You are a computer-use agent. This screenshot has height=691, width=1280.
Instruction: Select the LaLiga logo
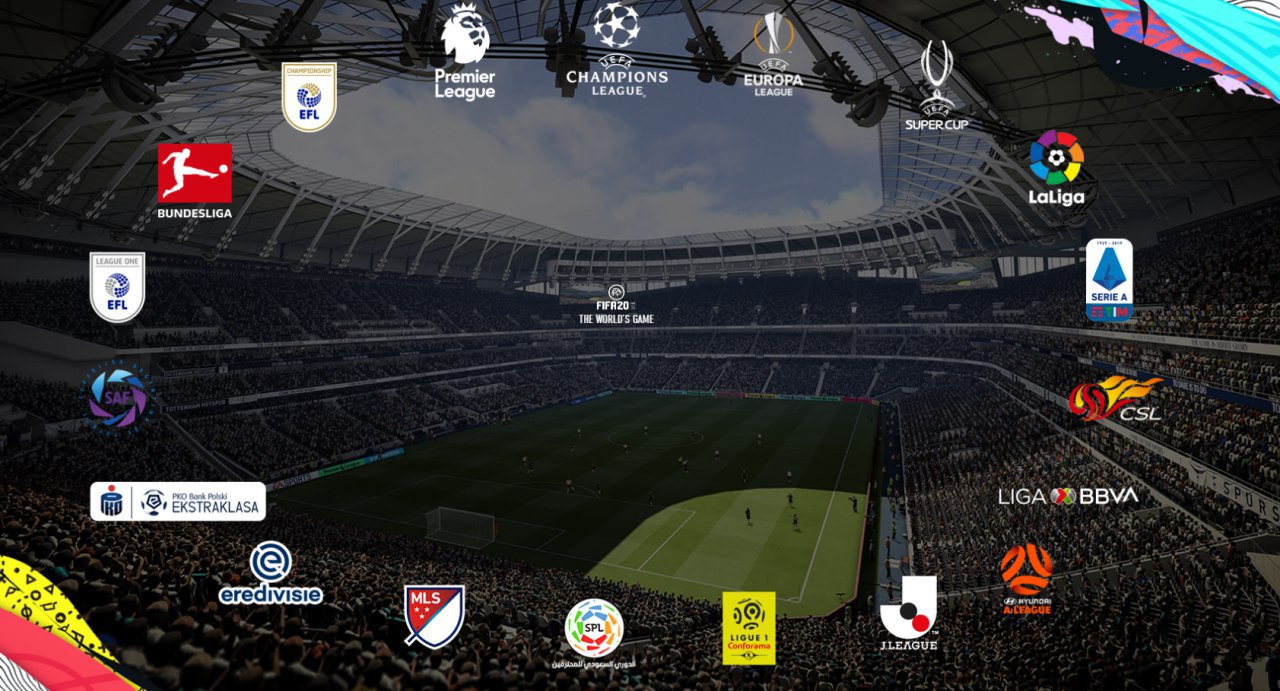(x=1057, y=167)
